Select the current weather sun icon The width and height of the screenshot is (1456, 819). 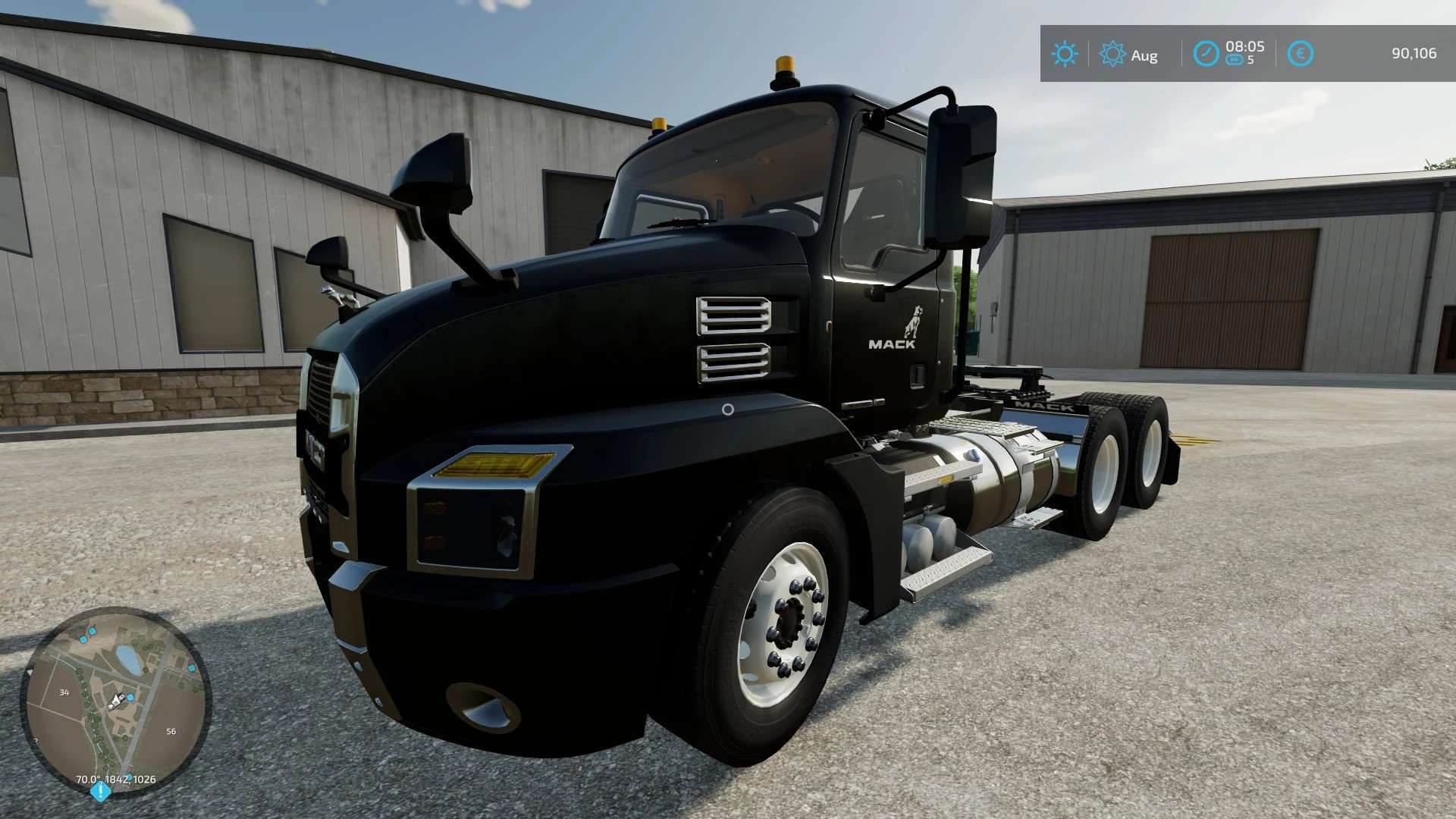point(1065,53)
